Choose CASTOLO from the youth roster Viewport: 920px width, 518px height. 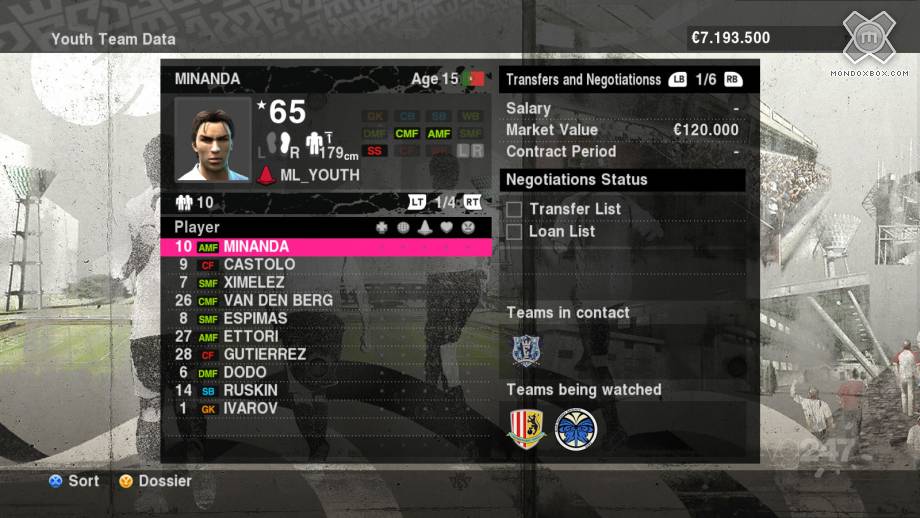pos(259,264)
